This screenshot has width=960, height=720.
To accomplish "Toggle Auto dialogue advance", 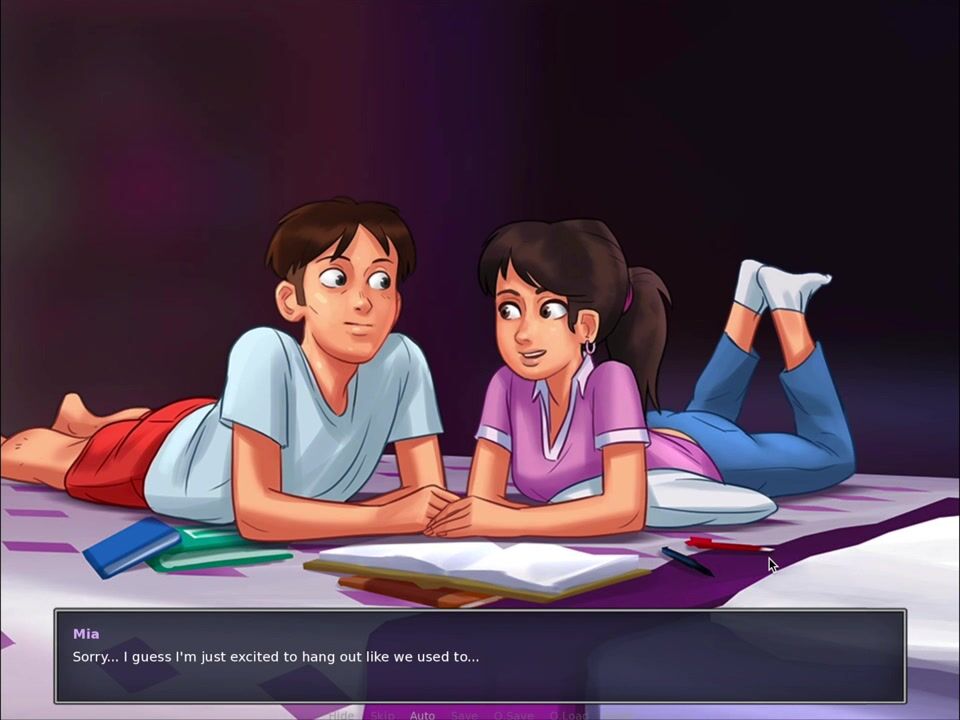I will coord(422,715).
